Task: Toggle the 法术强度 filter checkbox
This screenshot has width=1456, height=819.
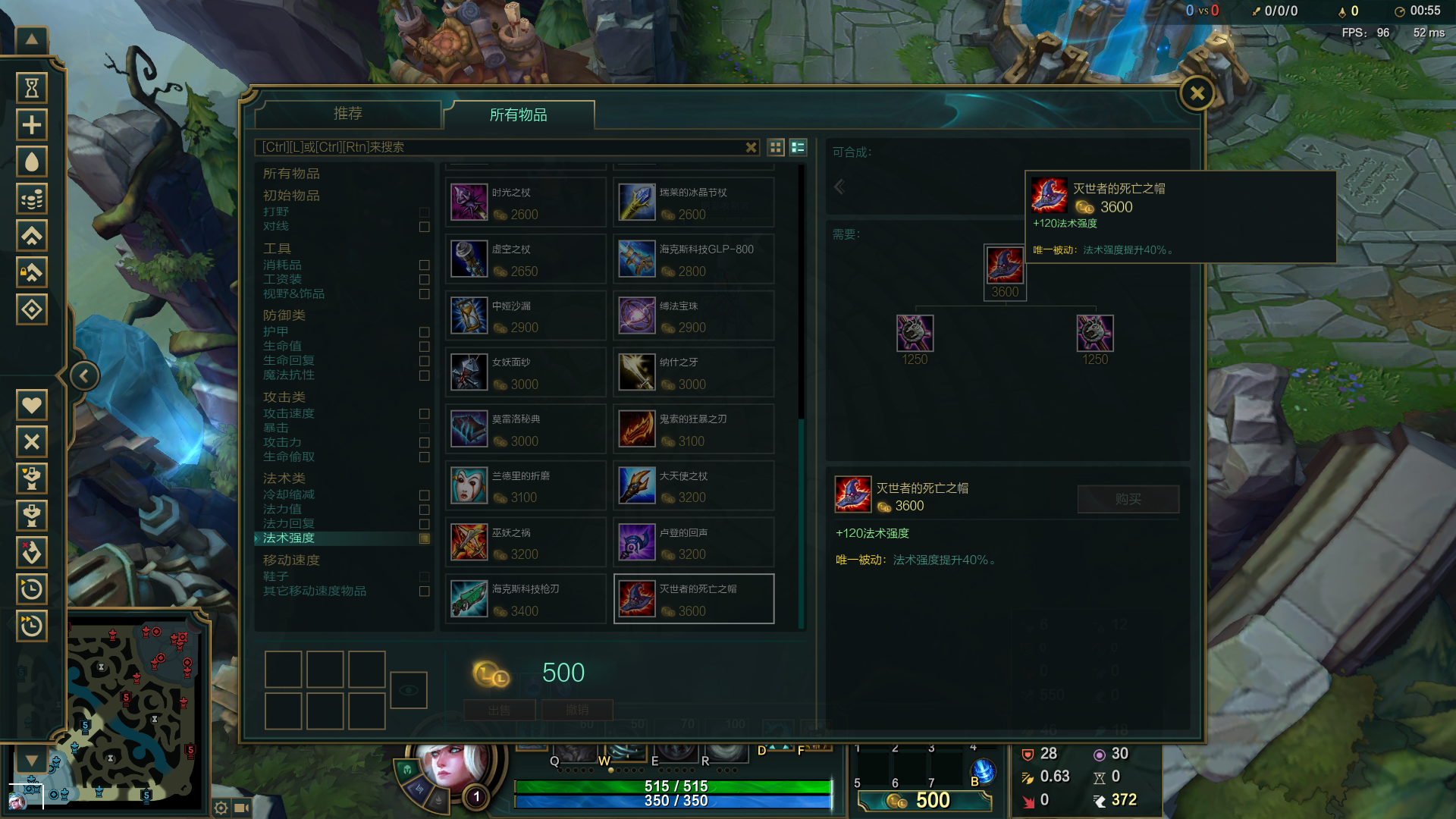Action: click(425, 538)
